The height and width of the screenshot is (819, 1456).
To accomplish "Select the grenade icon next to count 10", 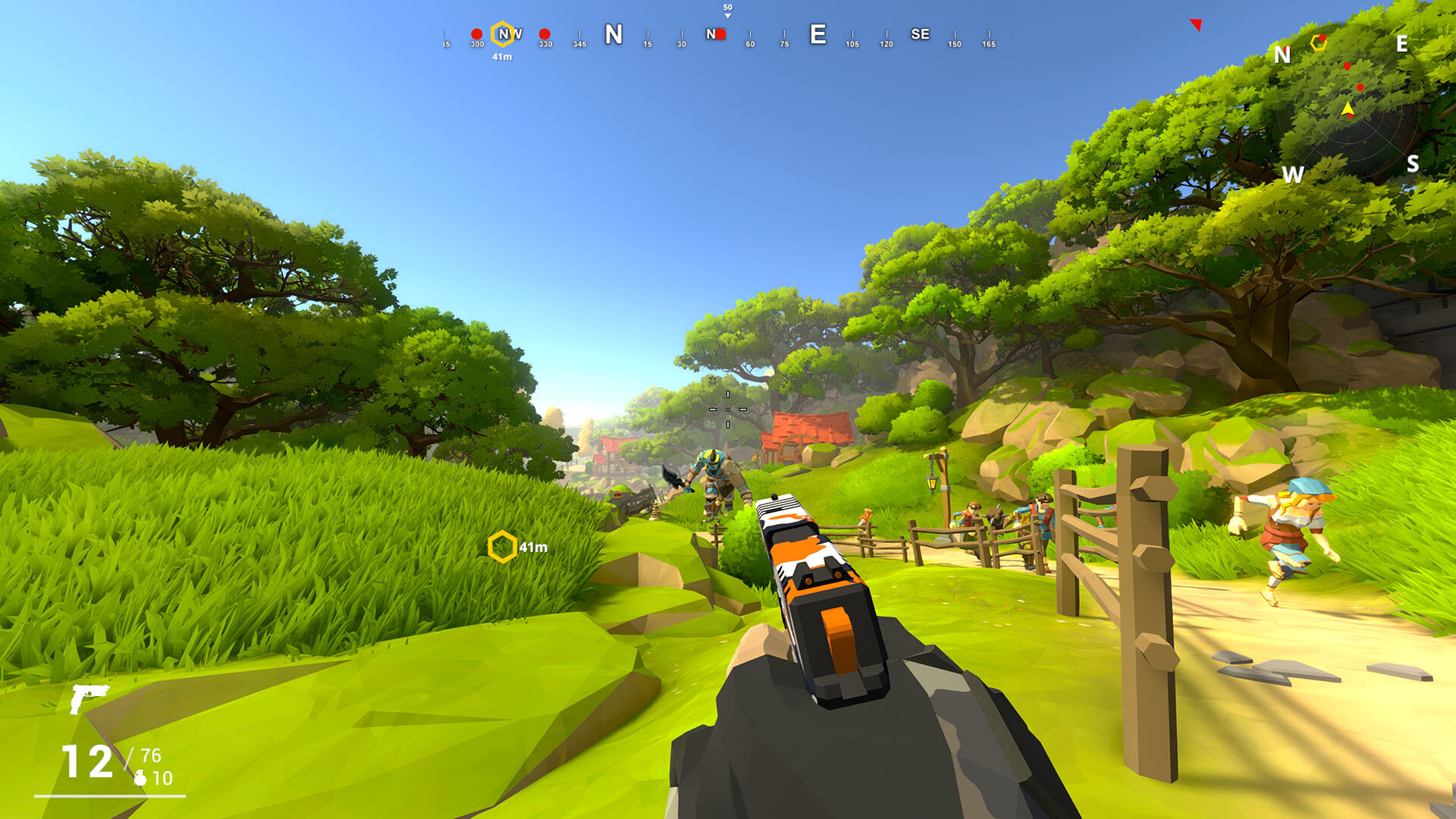I will tap(140, 778).
